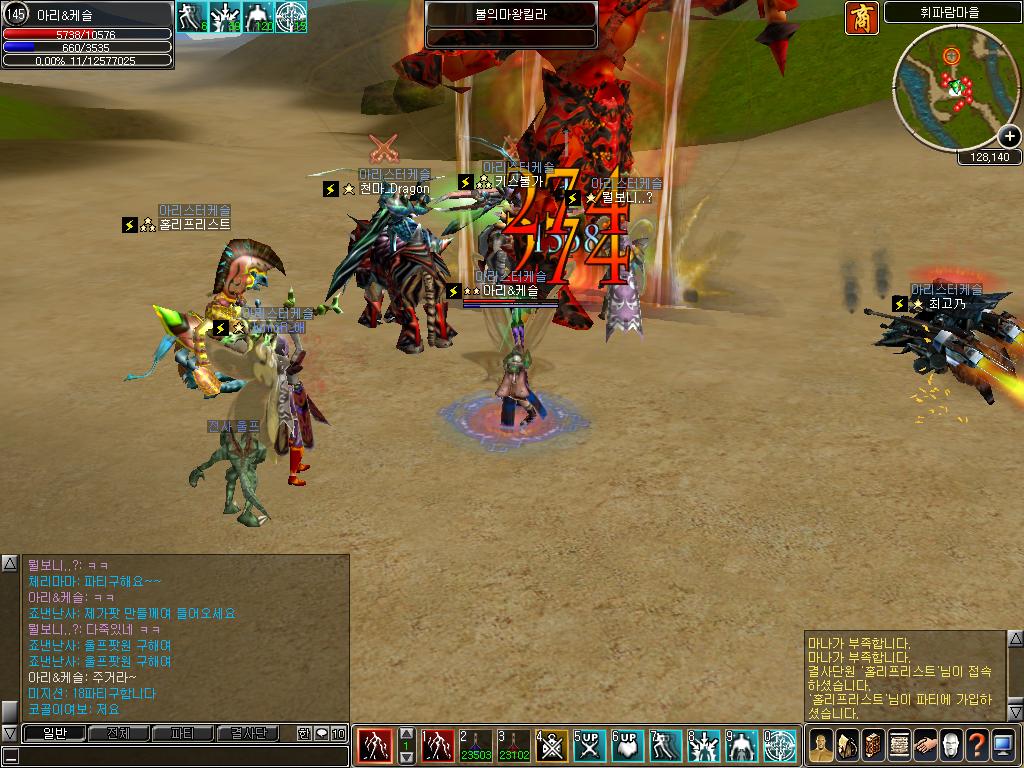Show the 결사단 chat tab
The width and height of the screenshot is (1024, 768).
[248, 733]
